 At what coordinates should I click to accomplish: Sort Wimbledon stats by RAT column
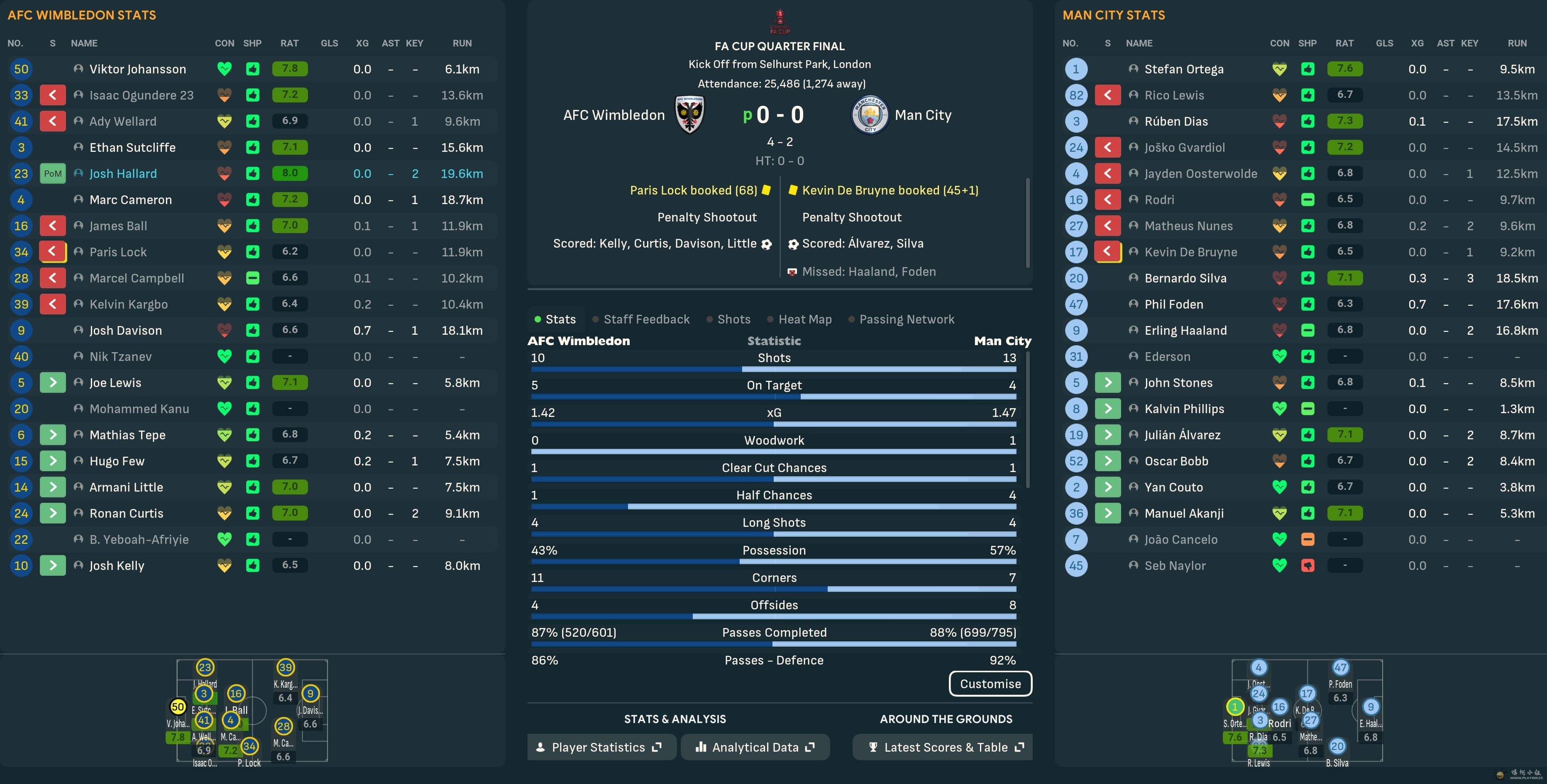coord(289,43)
